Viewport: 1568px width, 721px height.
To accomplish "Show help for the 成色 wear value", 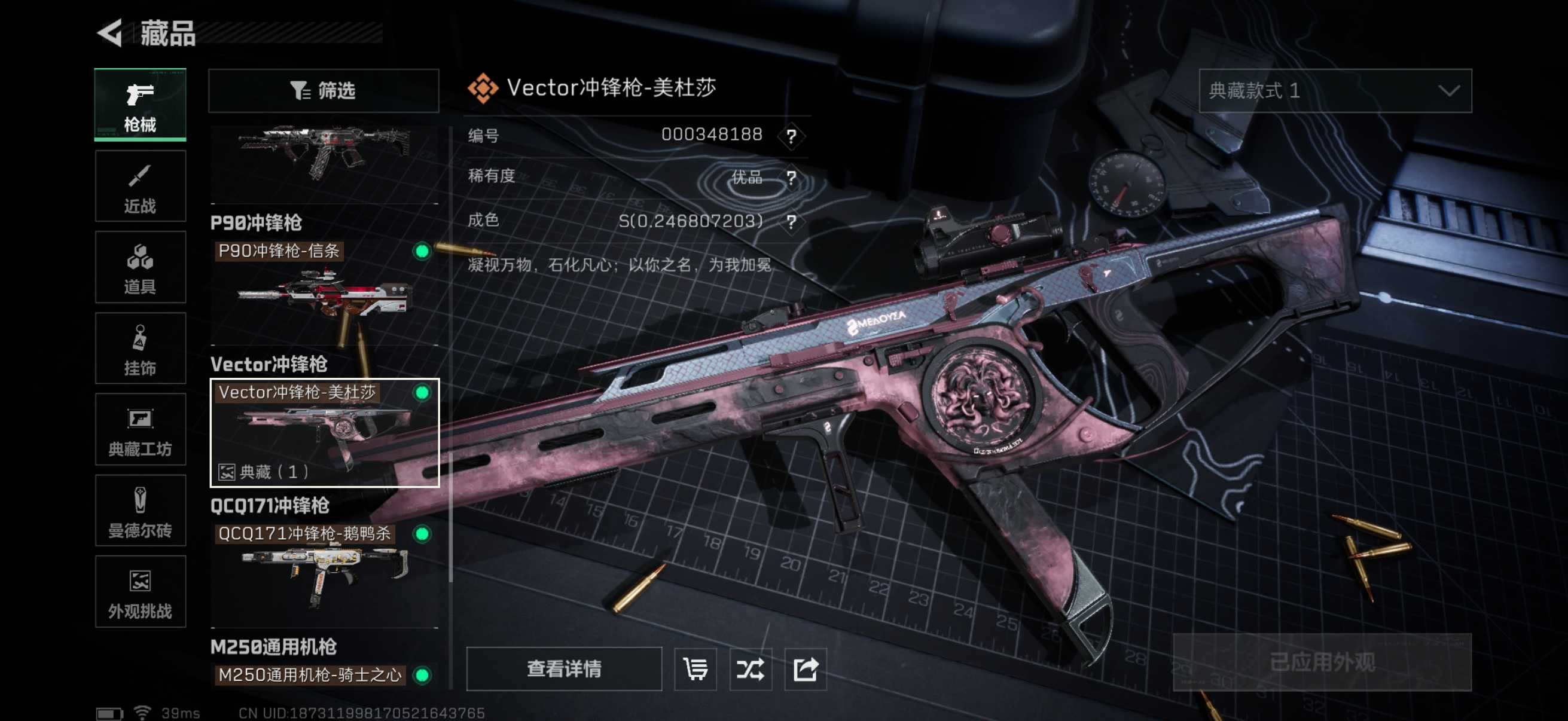I will (x=791, y=221).
